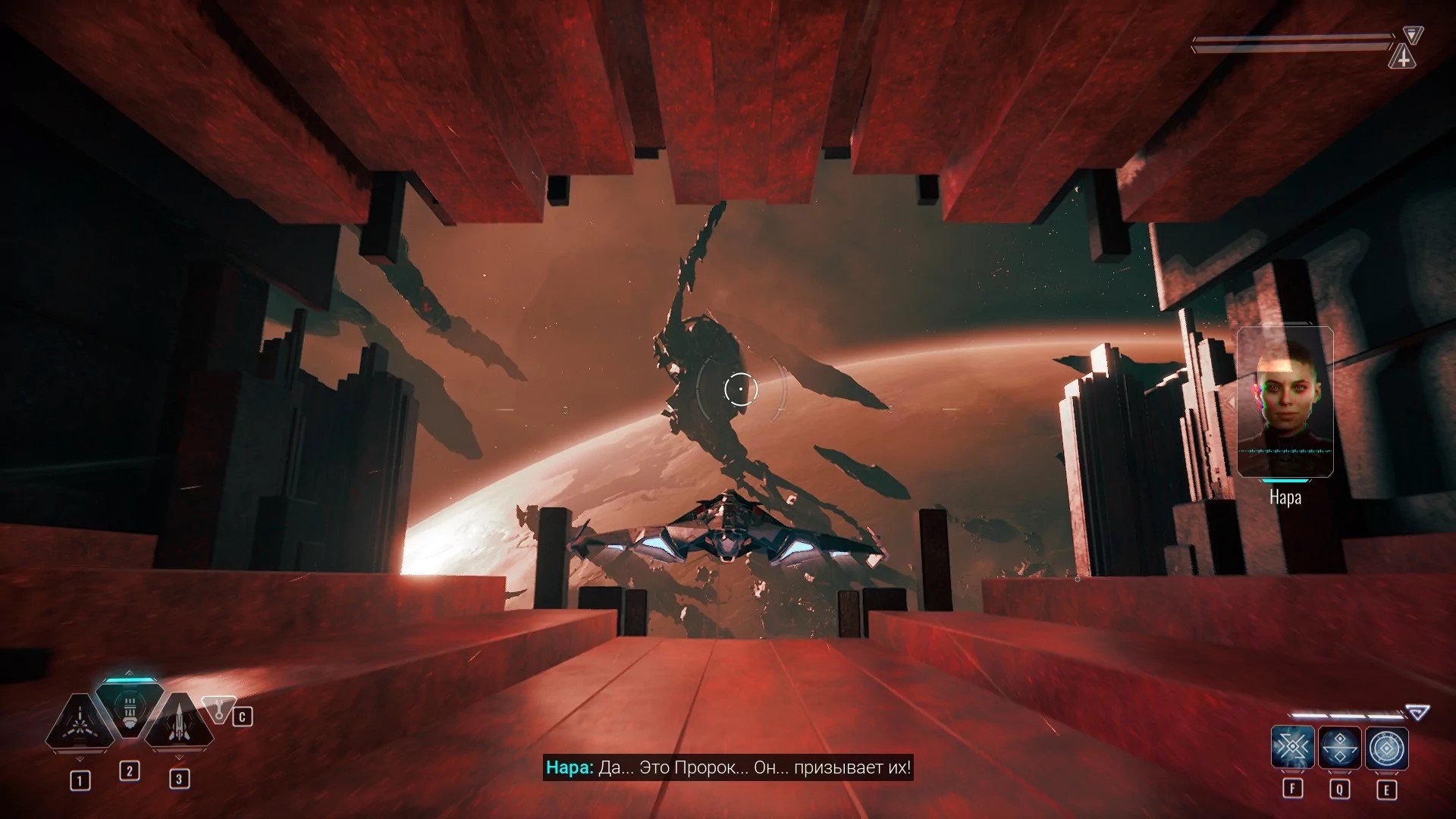Click Nara's communication portrait
This screenshot has width=1456, height=819.
tap(1285, 402)
